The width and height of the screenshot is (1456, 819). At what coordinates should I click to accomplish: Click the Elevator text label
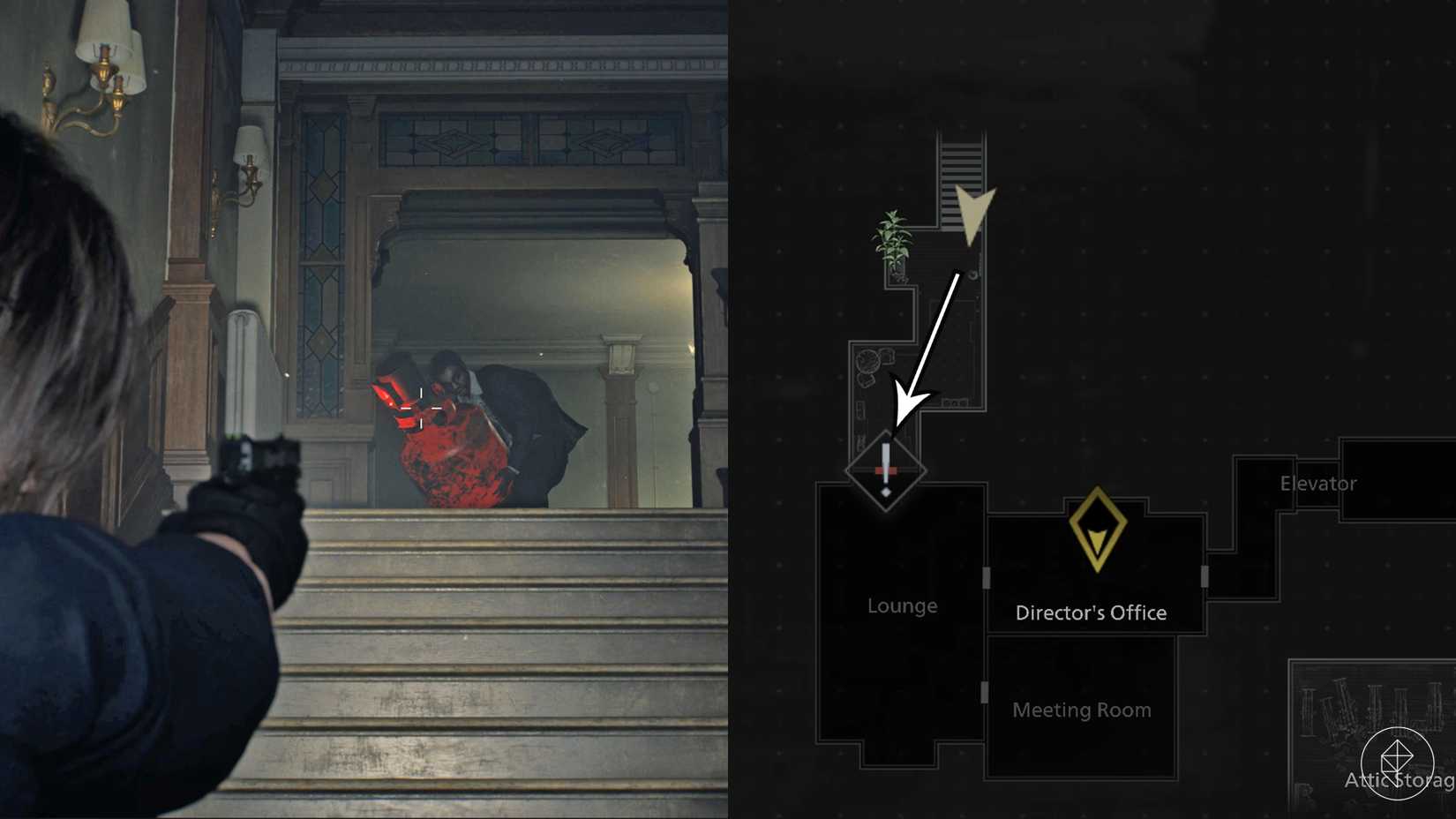[x=1319, y=483]
